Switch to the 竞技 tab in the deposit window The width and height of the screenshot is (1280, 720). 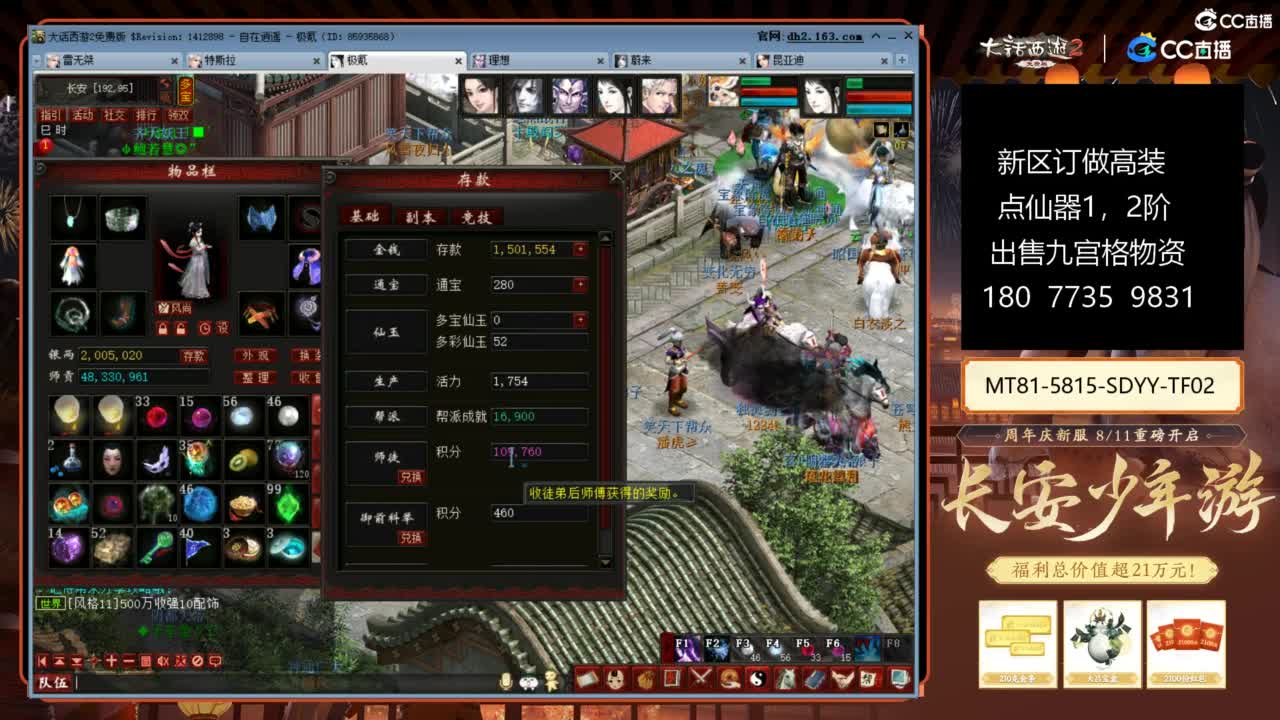click(x=475, y=218)
